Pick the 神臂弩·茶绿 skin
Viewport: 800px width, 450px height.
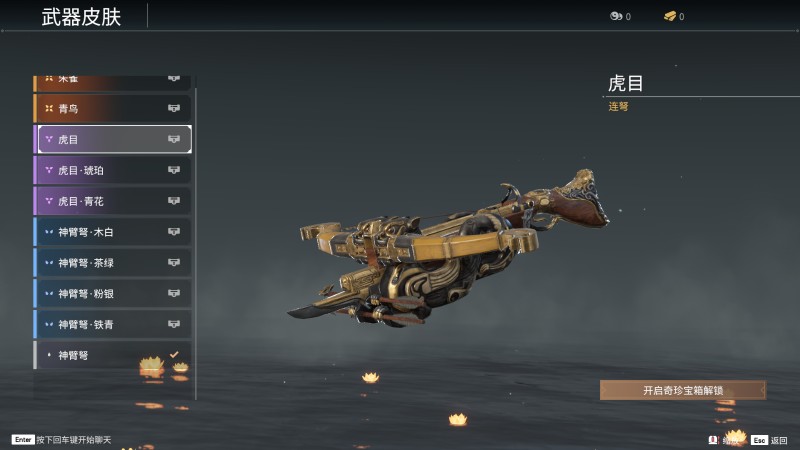[x=112, y=263]
